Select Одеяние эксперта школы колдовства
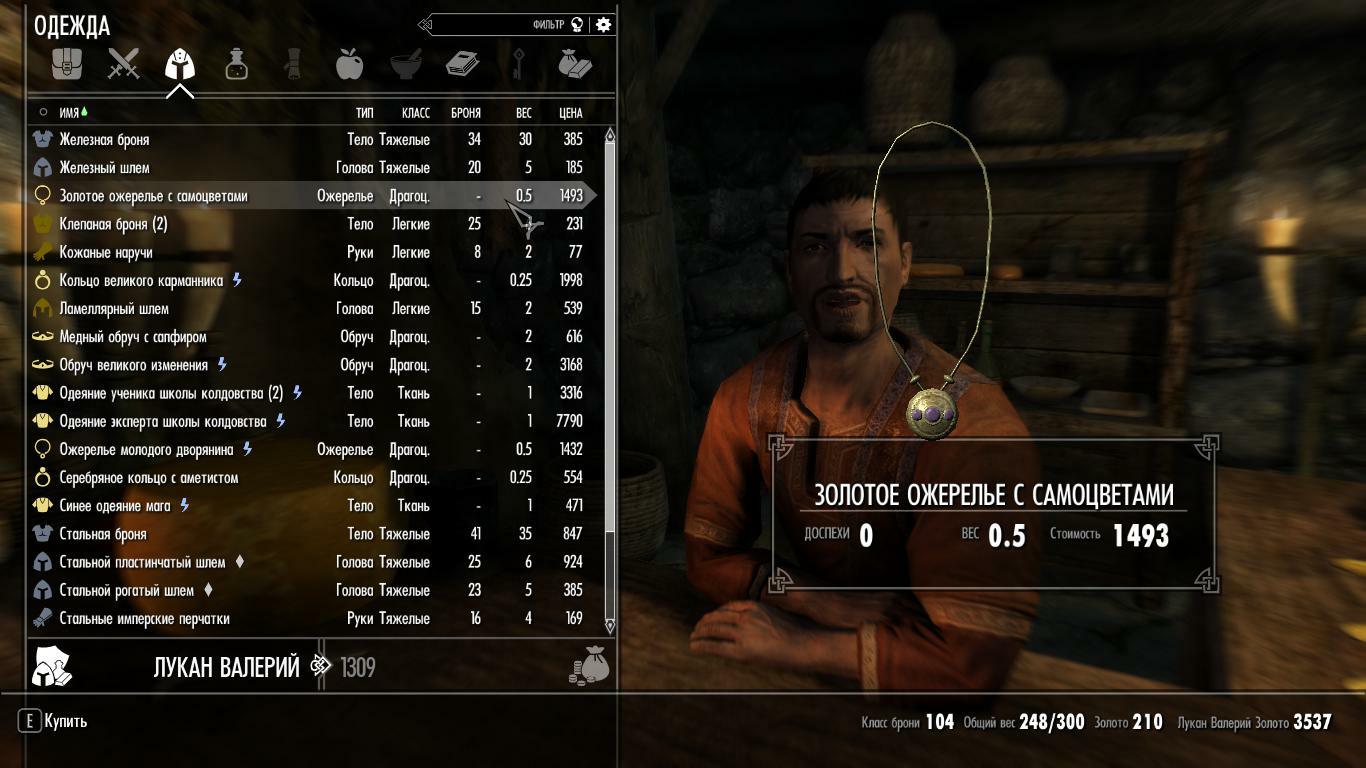Viewport: 1366px width, 768px height. click(x=163, y=422)
